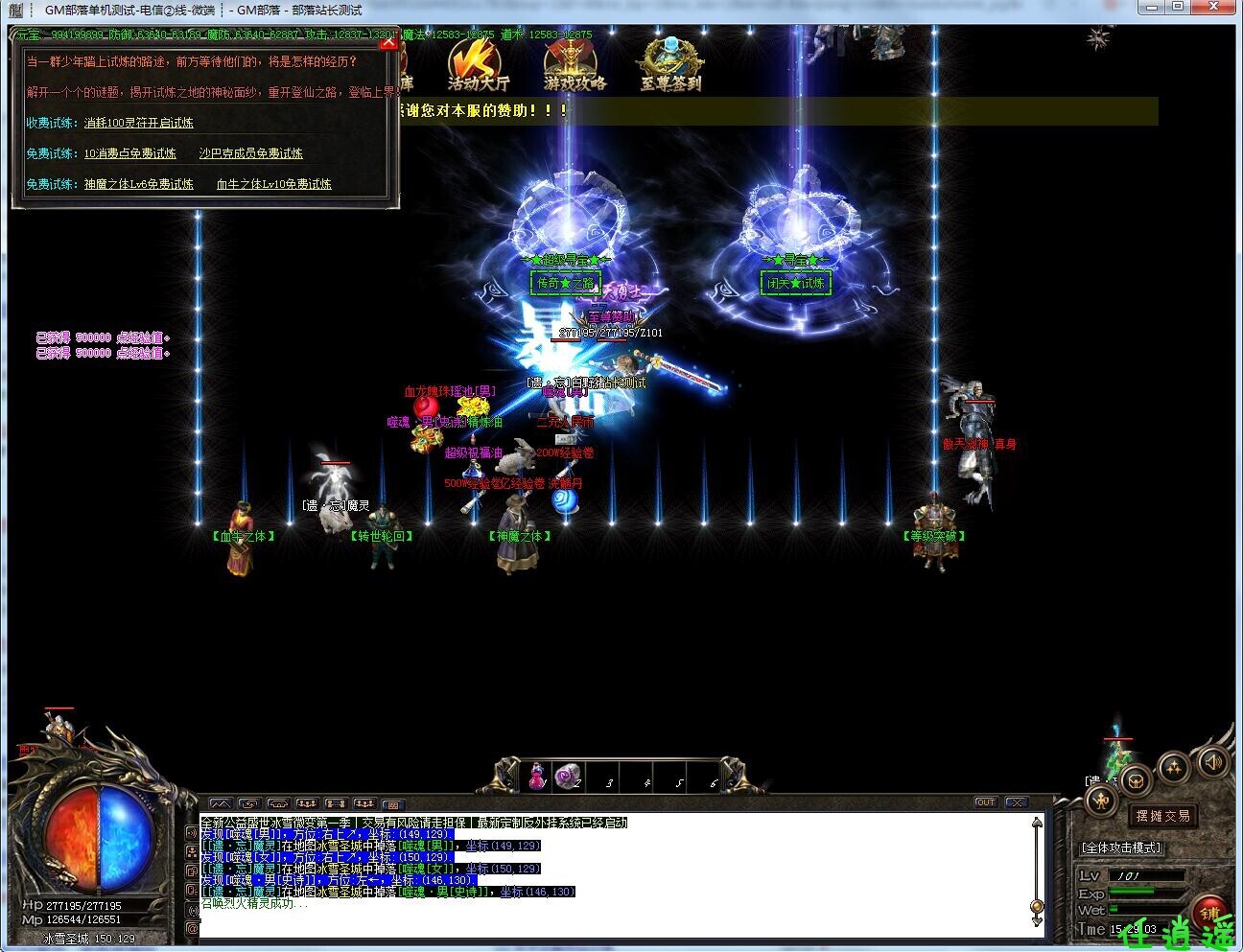Open the bag inventory round icon
Image resolution: width=1243 pixels, height=952 pixels.
pos(1136,779)
